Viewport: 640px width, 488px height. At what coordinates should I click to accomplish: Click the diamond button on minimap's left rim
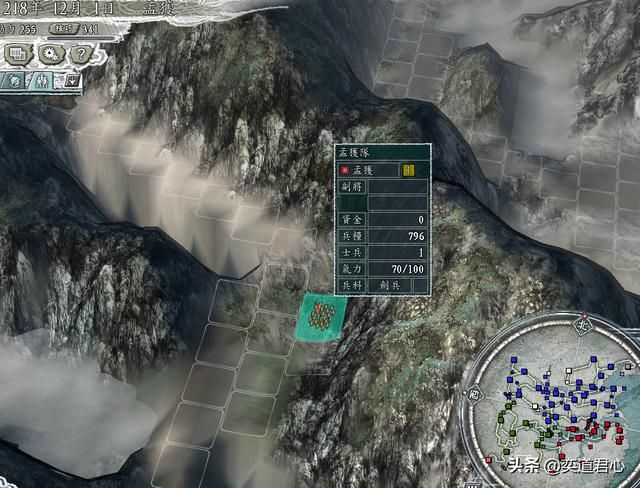tap(472, 395)
